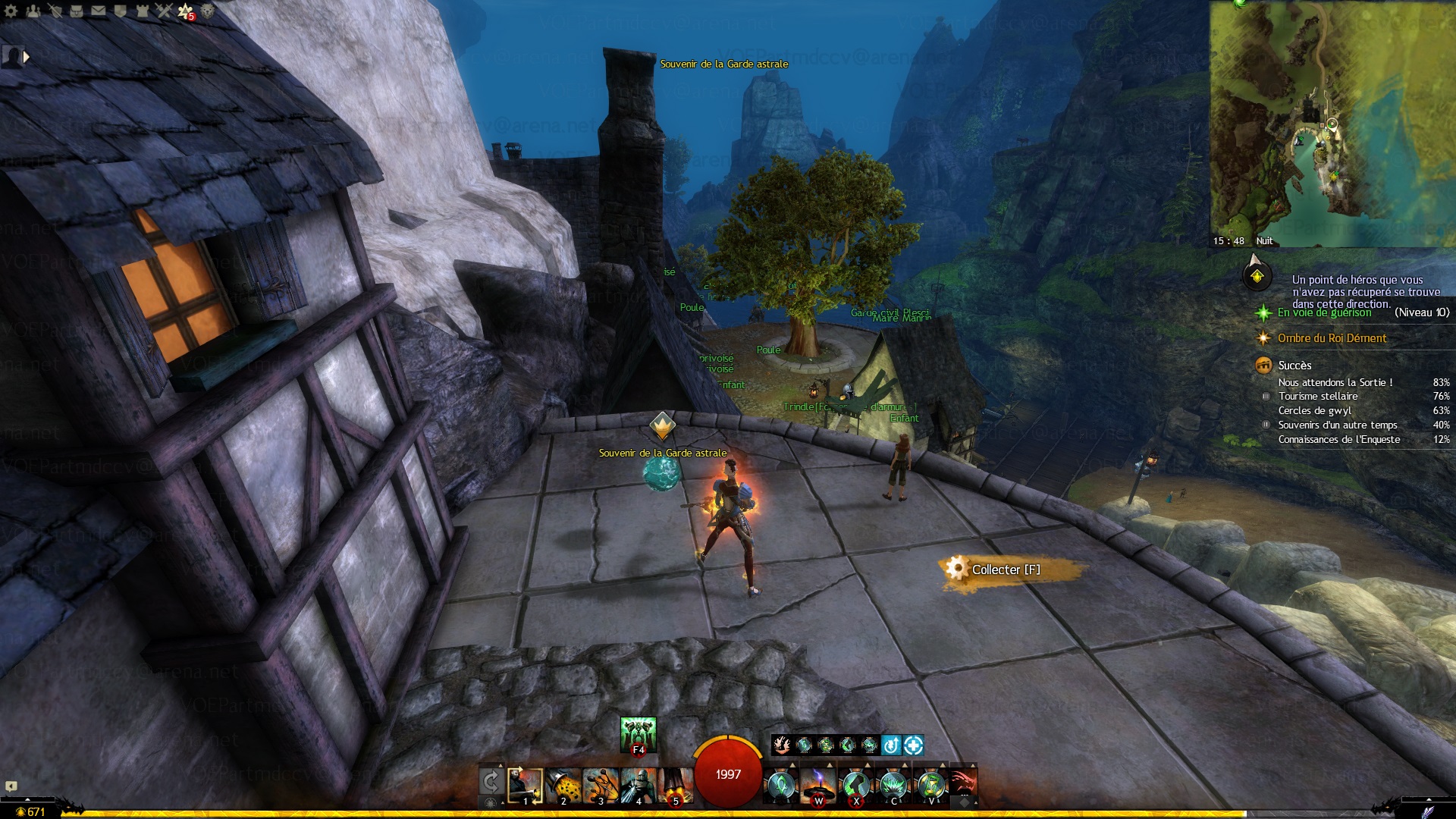
Task: Open the contacts and friends panel
Action: (x=33, y=11)
